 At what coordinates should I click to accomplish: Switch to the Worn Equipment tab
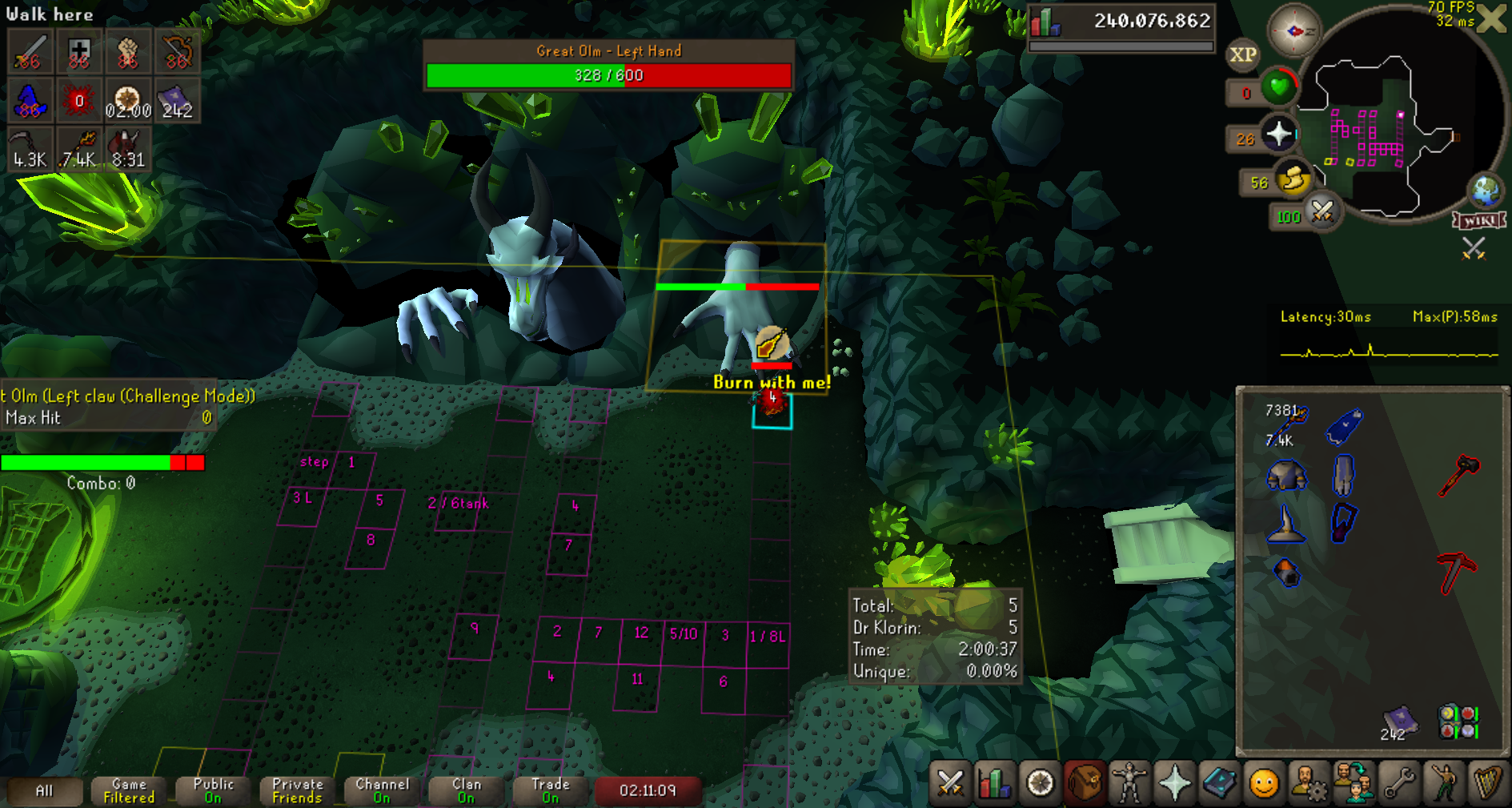pyautogui.click(x=1129, y=782)
